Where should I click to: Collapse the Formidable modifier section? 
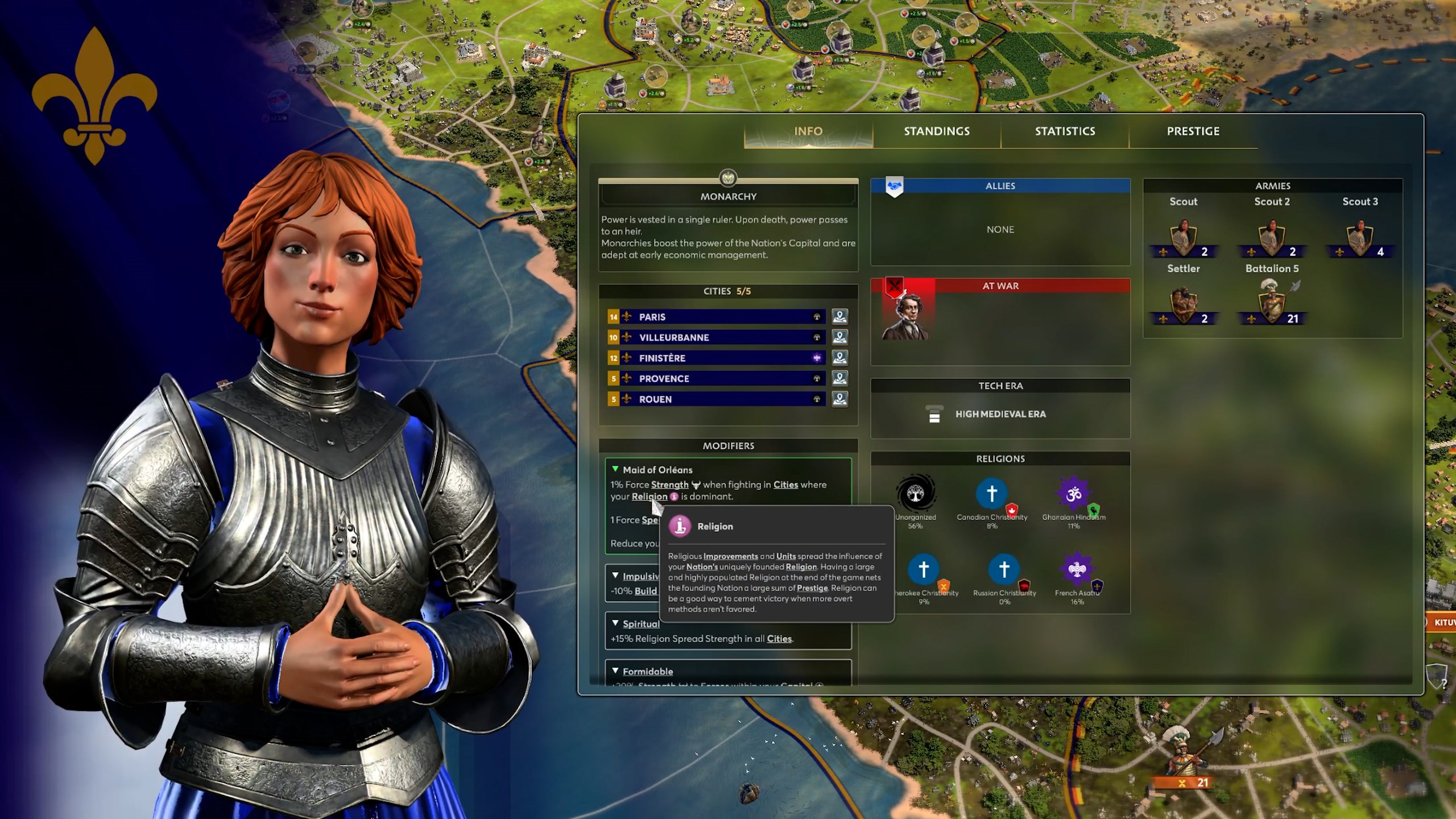point(615,671)
